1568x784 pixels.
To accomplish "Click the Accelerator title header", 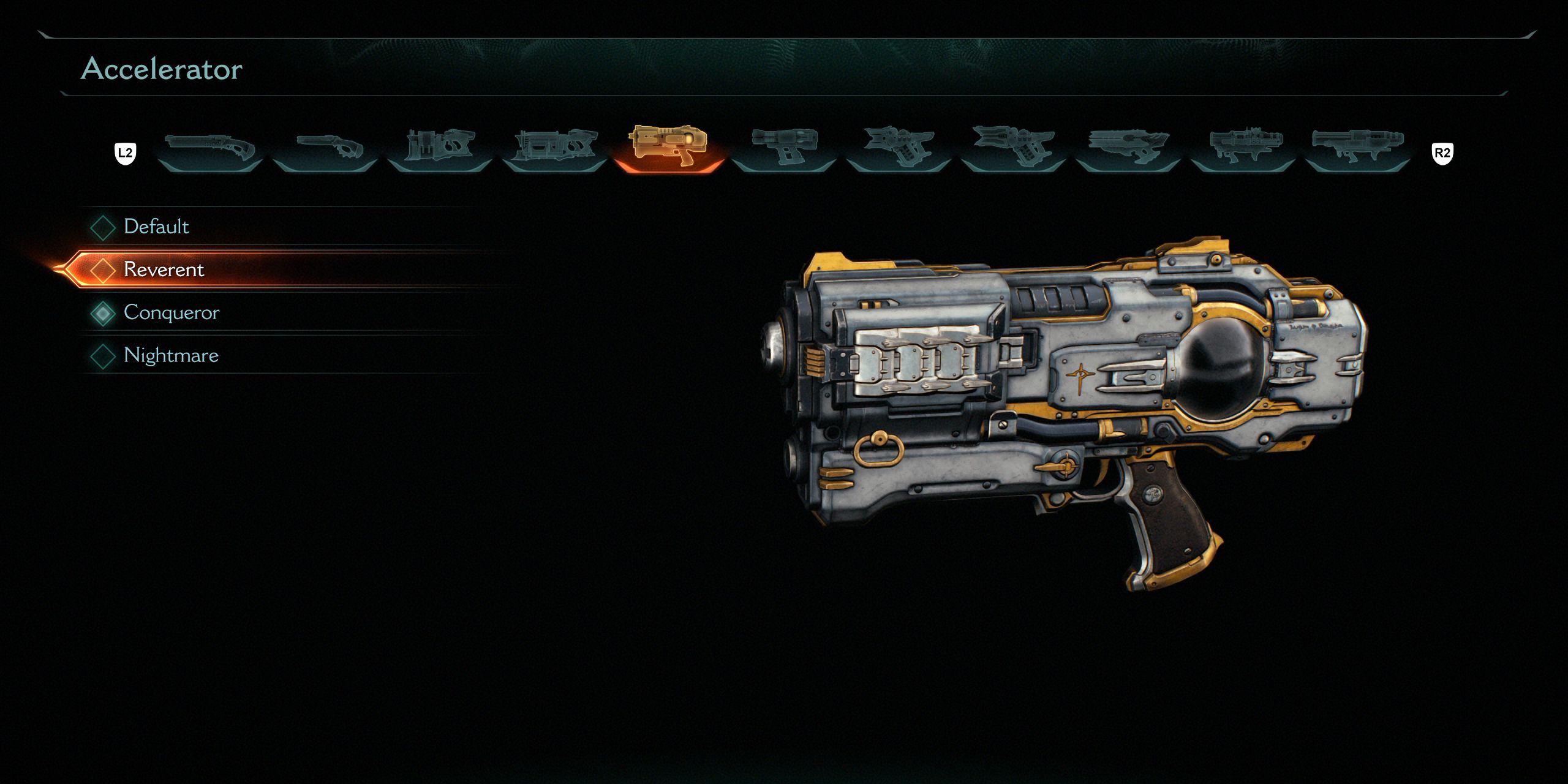I will [162, 69].
